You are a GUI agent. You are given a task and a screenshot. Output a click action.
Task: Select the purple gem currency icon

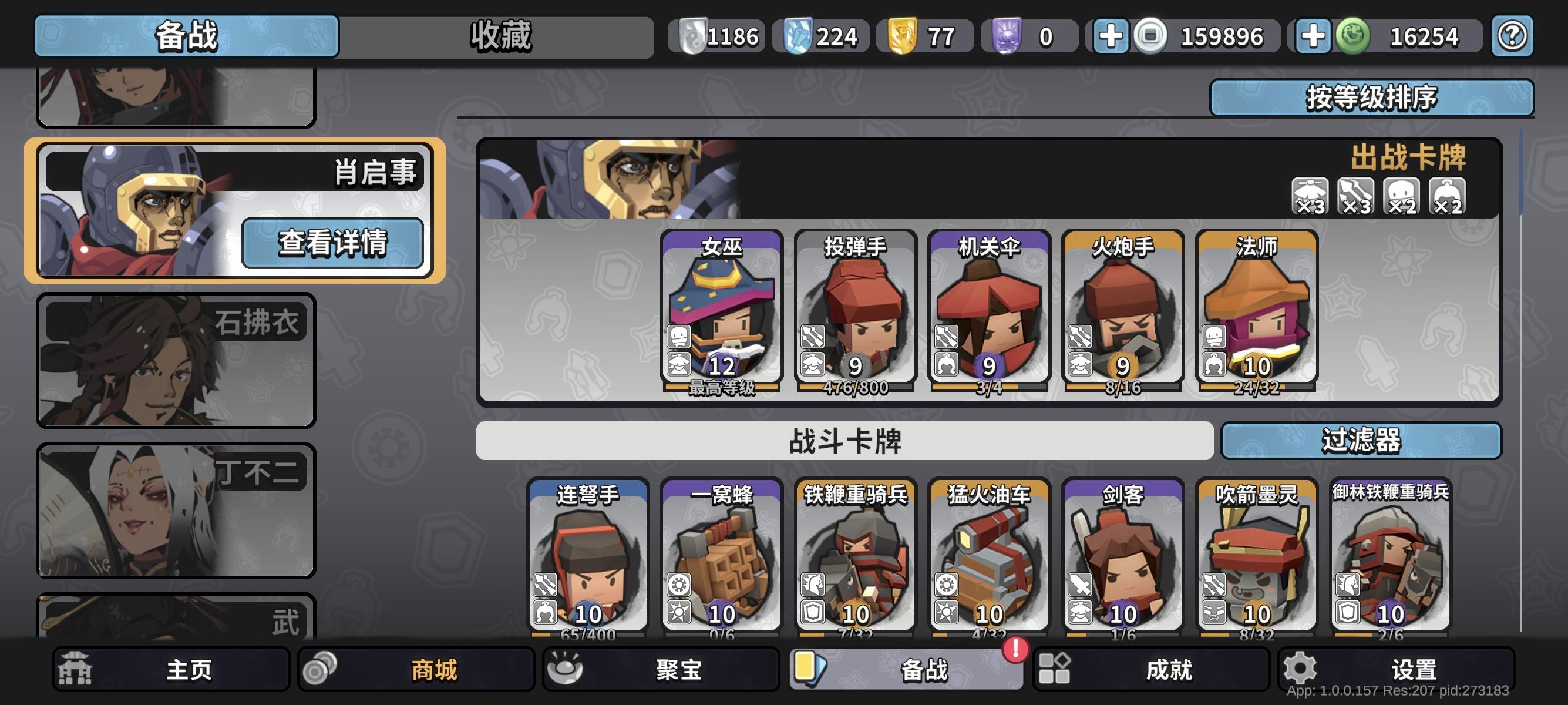pyautogui.click(x=1005, y=36)
